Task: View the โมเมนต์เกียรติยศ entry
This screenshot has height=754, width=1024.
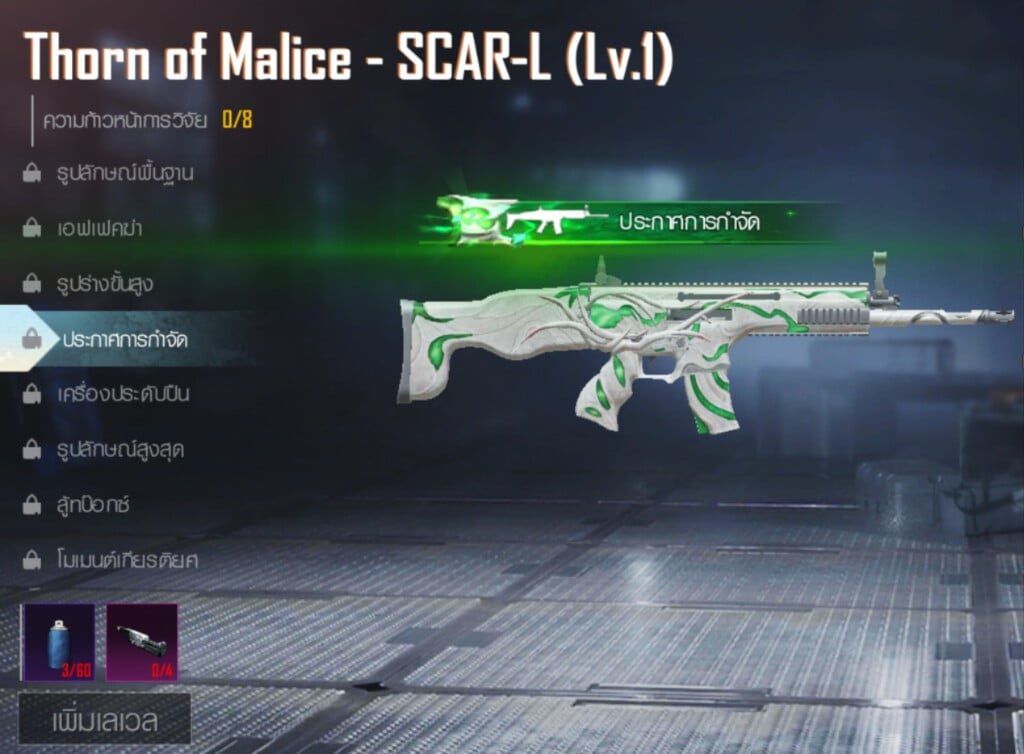Action: pyautogui.click(x=126, y=560)
